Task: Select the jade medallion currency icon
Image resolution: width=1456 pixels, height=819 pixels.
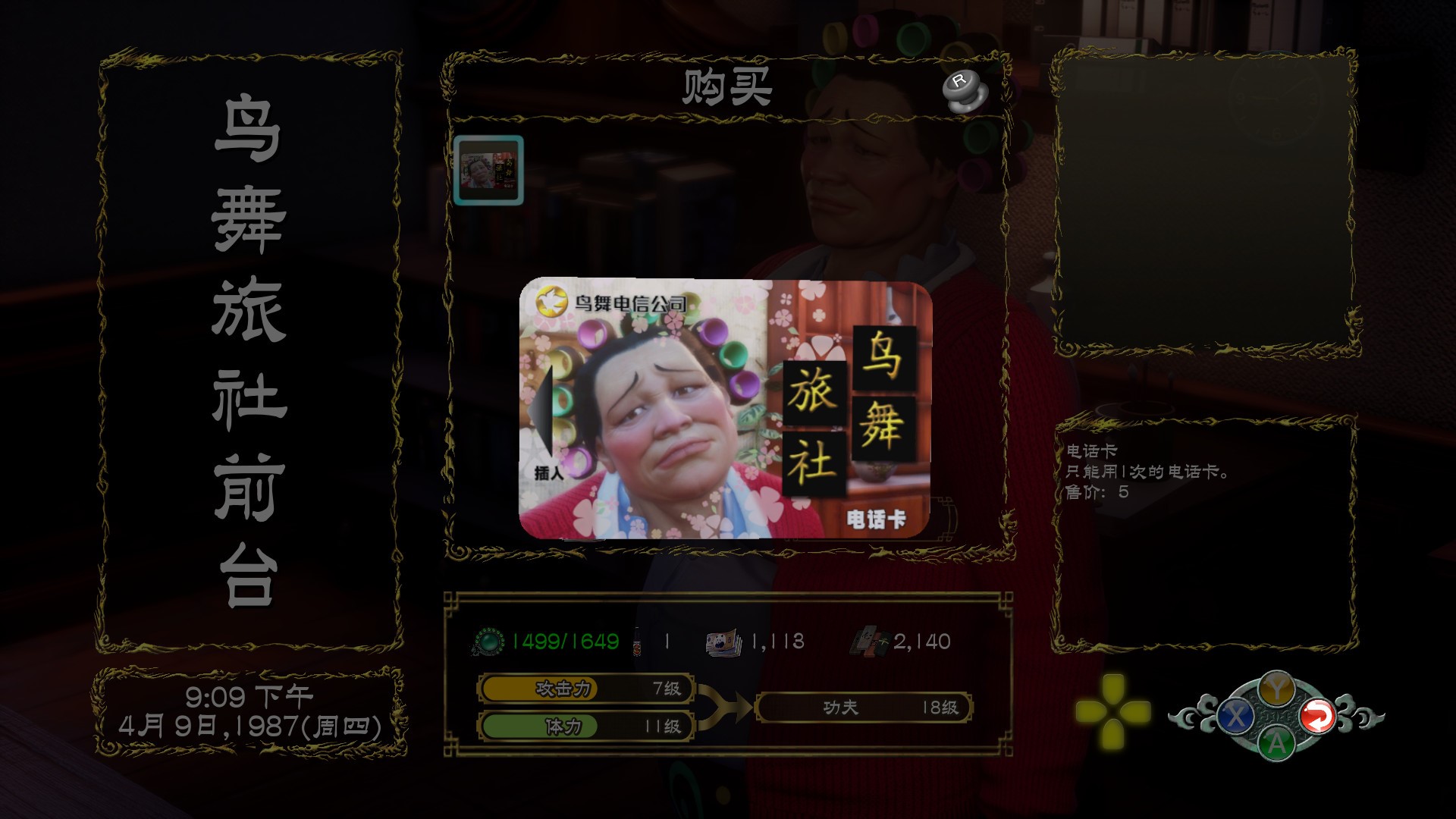Action: (x=488, y=639)
